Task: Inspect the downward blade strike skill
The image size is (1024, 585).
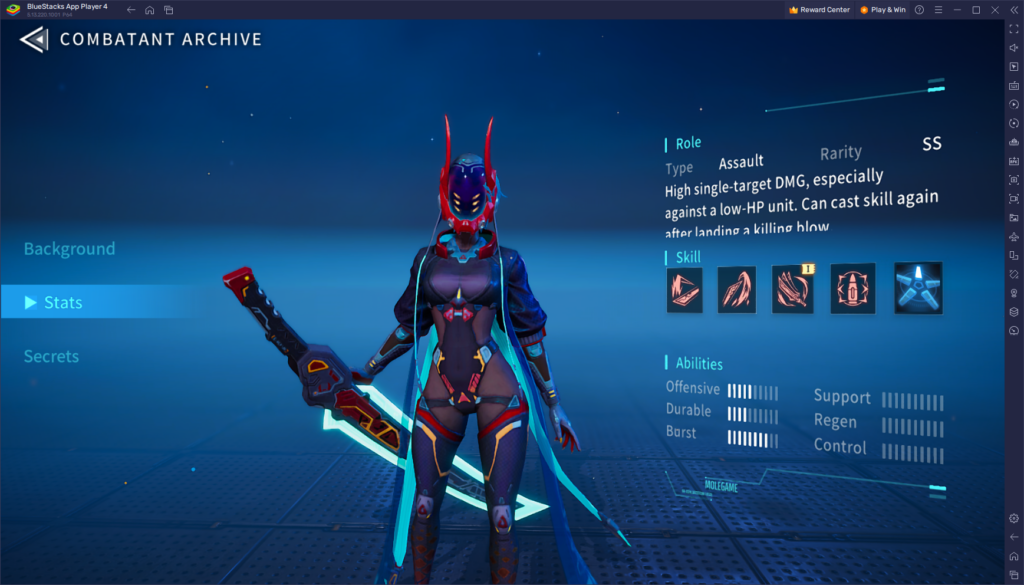Action: [737, 289]
